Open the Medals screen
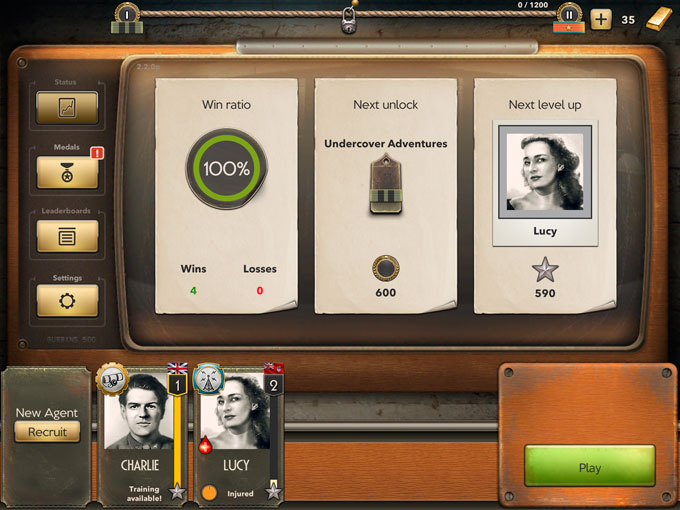 pyautogui.click(x=67, y=172)
